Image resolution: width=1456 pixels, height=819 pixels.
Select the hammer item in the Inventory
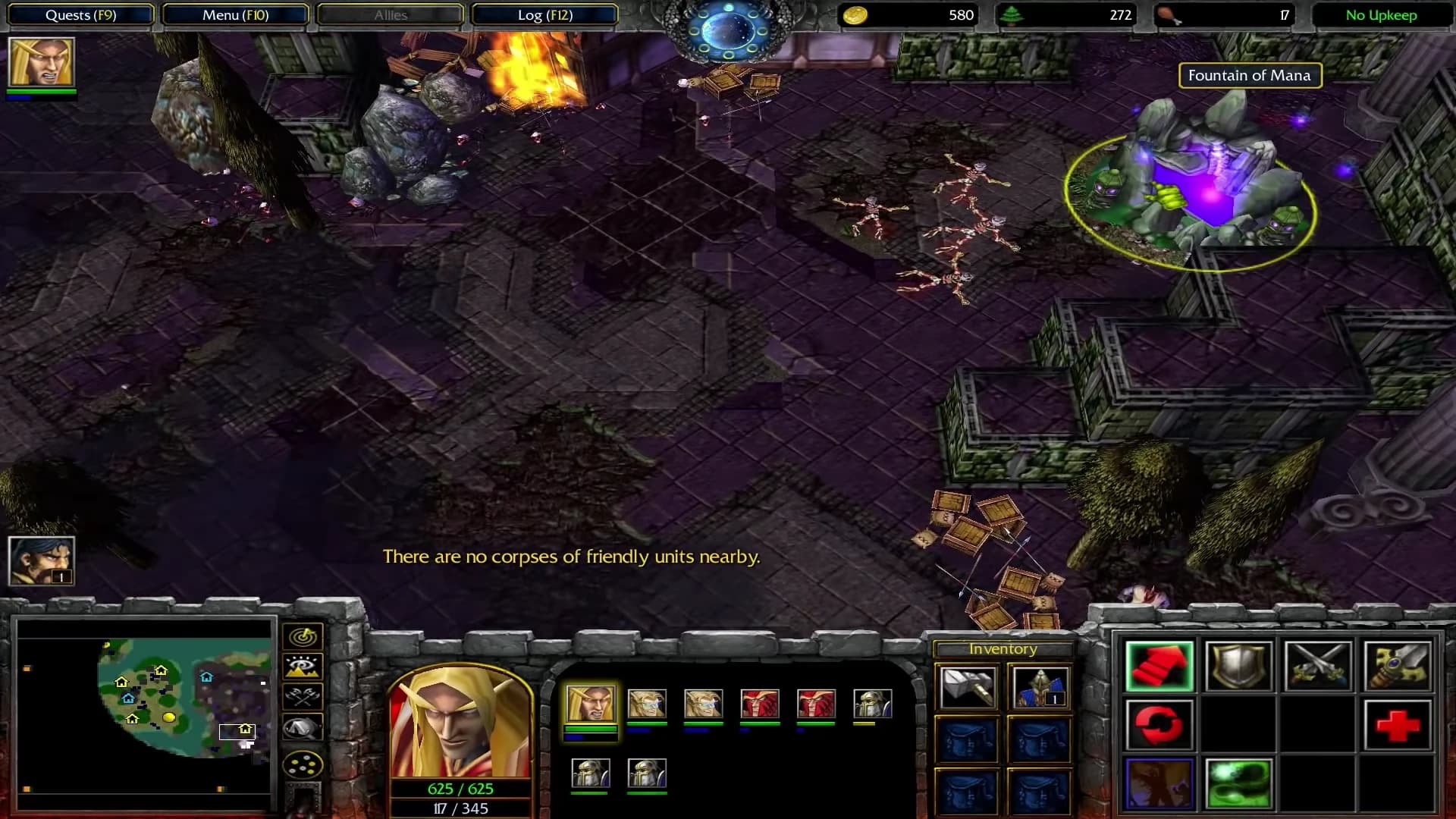[x=967, y=688]
